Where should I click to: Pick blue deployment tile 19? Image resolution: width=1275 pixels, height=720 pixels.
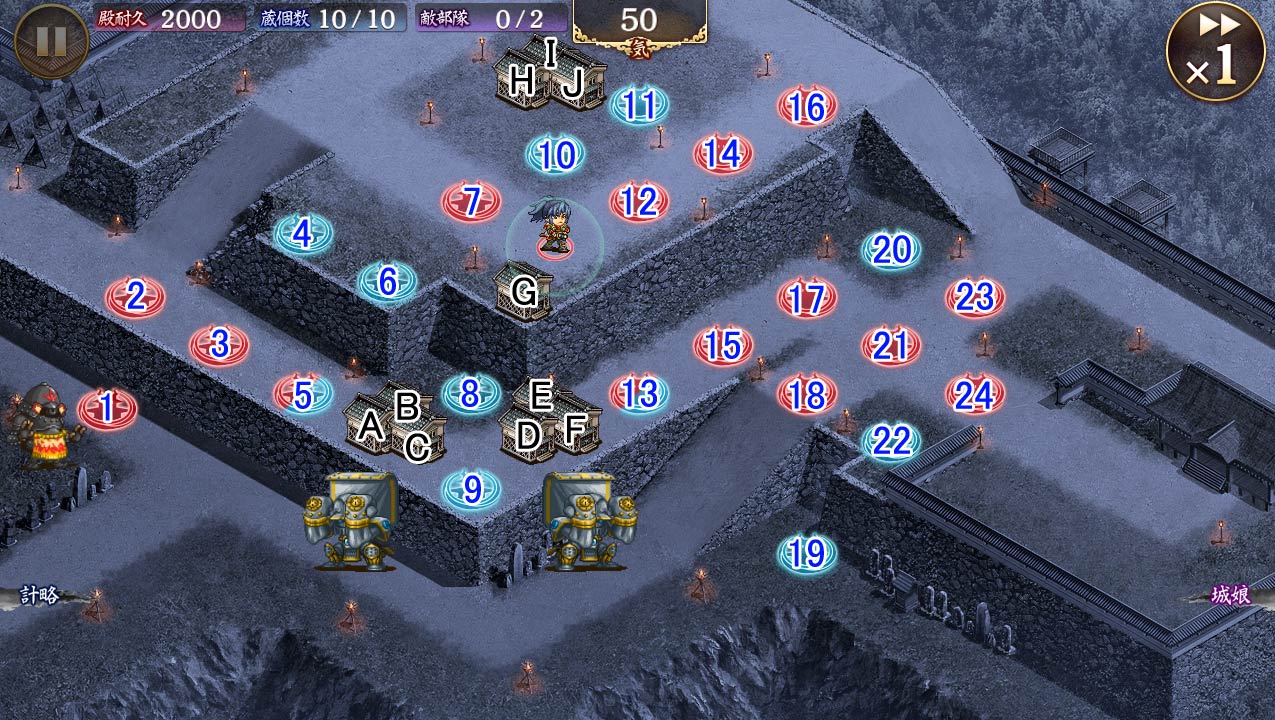807,552
